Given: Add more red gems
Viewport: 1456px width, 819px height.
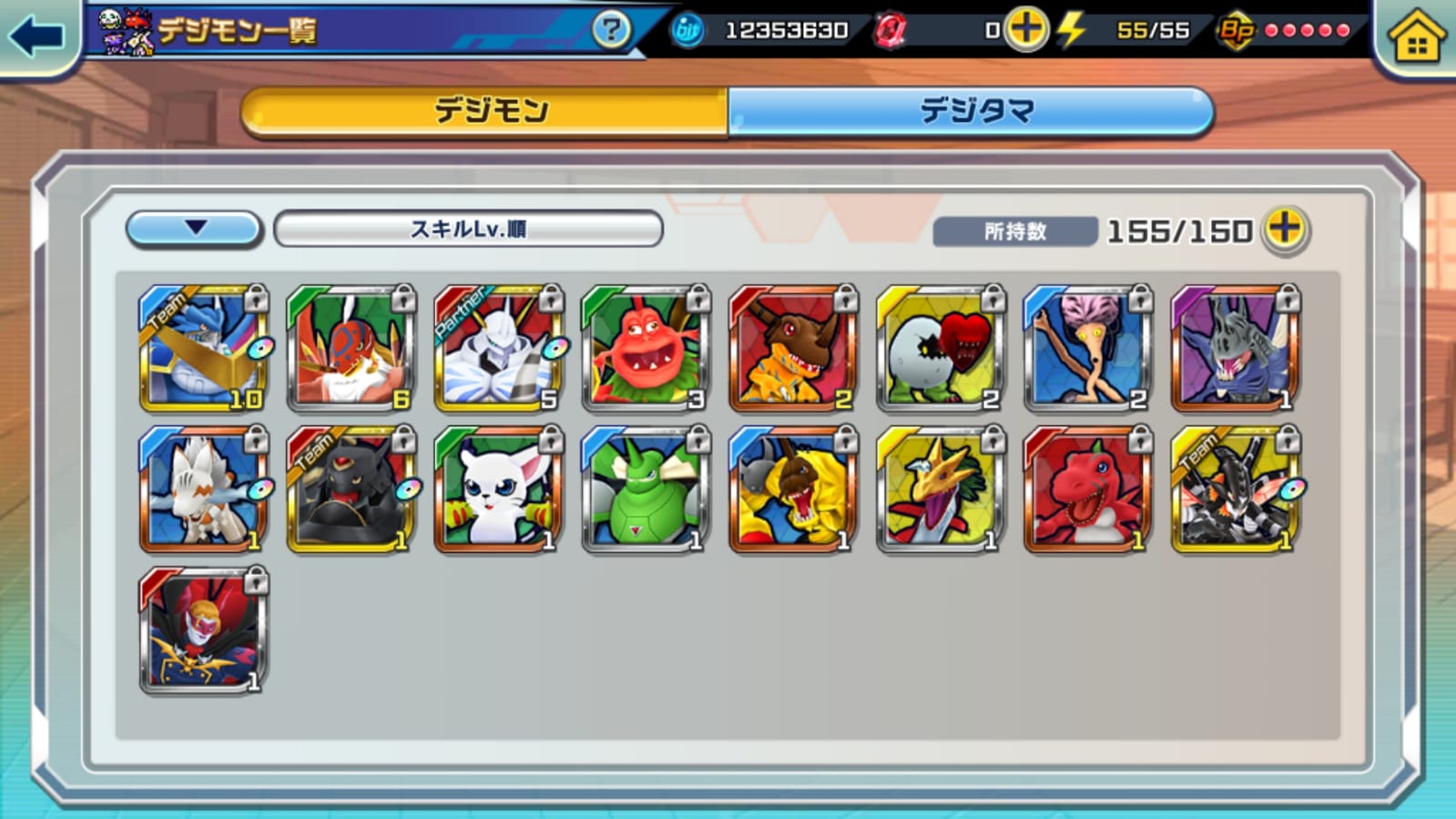Looking at the screenshot, I should 1026,30.
